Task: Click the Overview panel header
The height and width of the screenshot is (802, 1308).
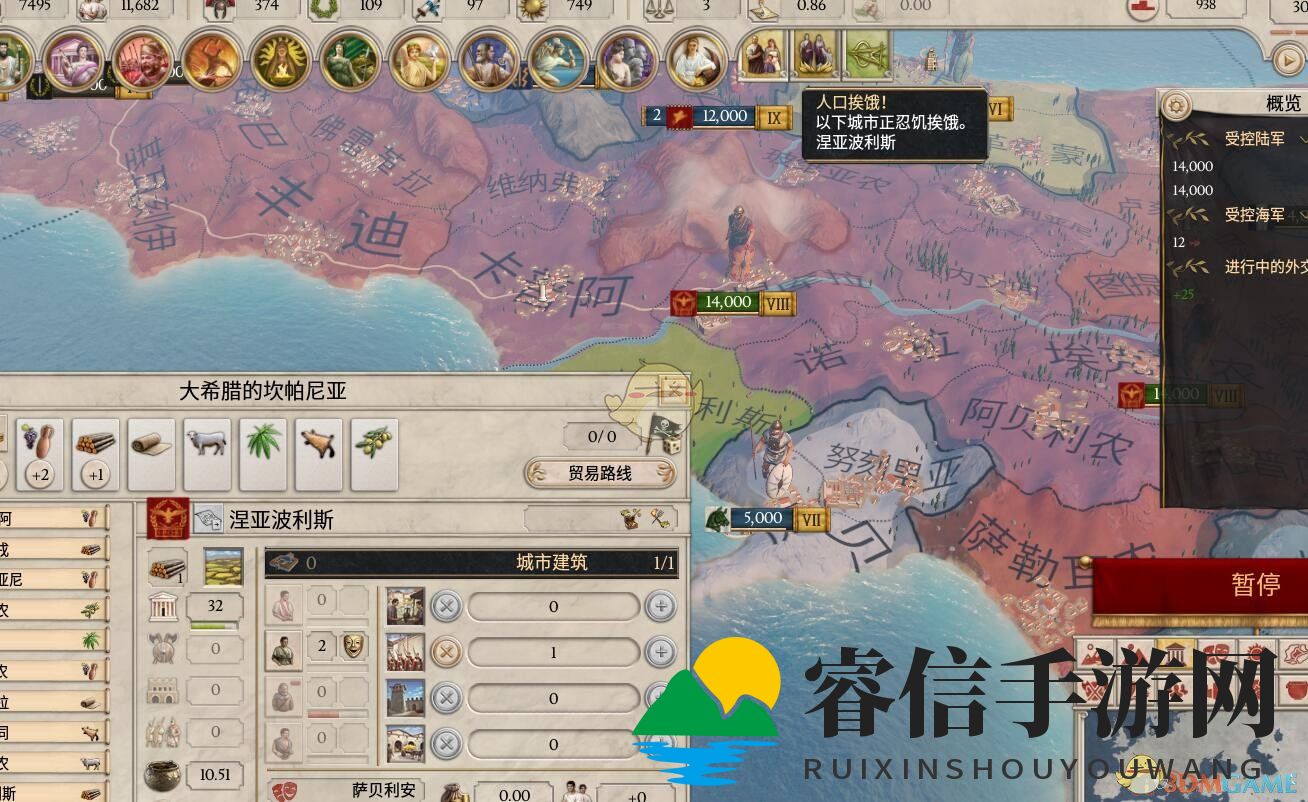Action: pyautogui.click(x=1283, y=103)
